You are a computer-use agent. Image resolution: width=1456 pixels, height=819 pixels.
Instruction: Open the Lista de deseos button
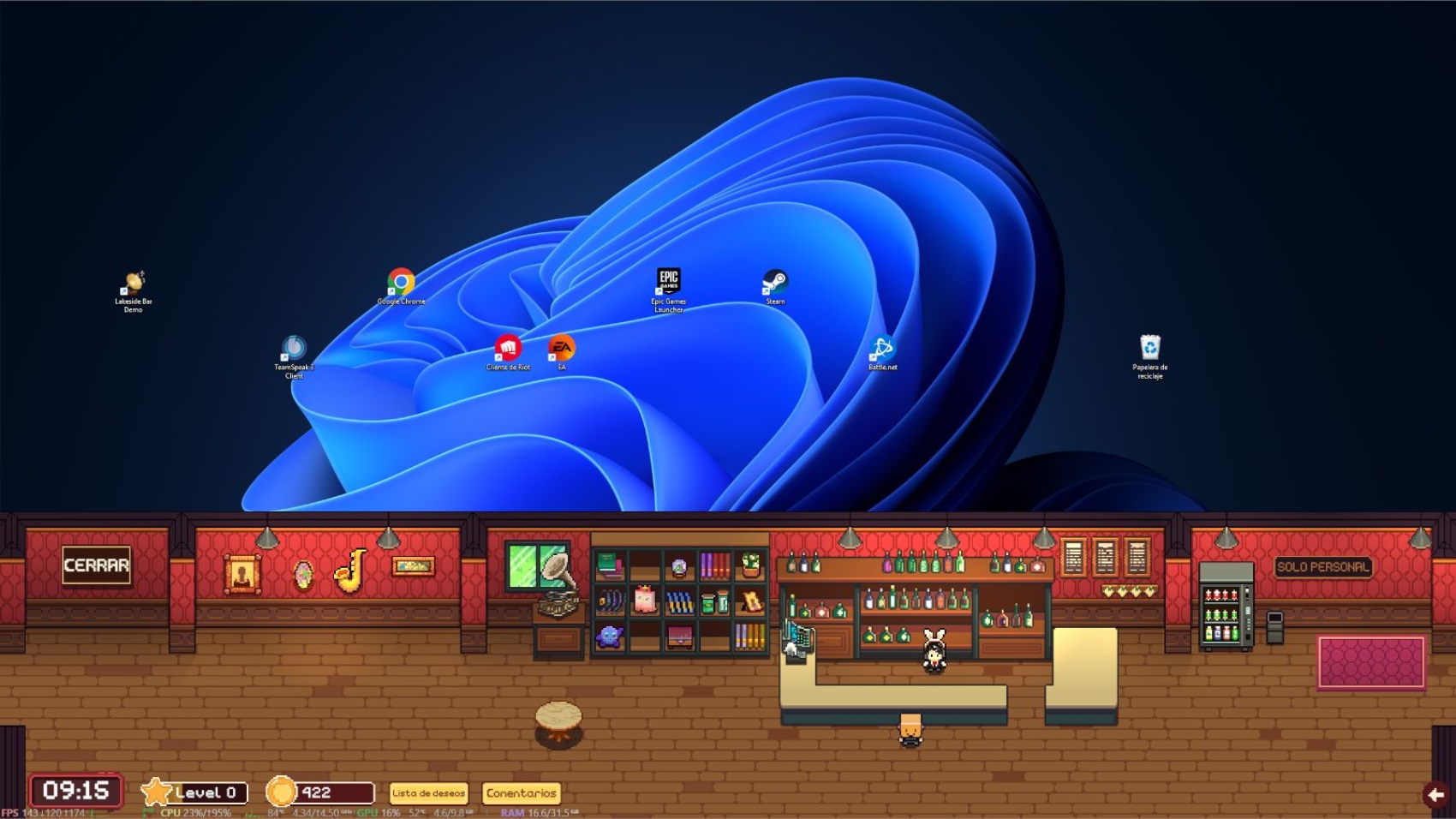point(428,793)
